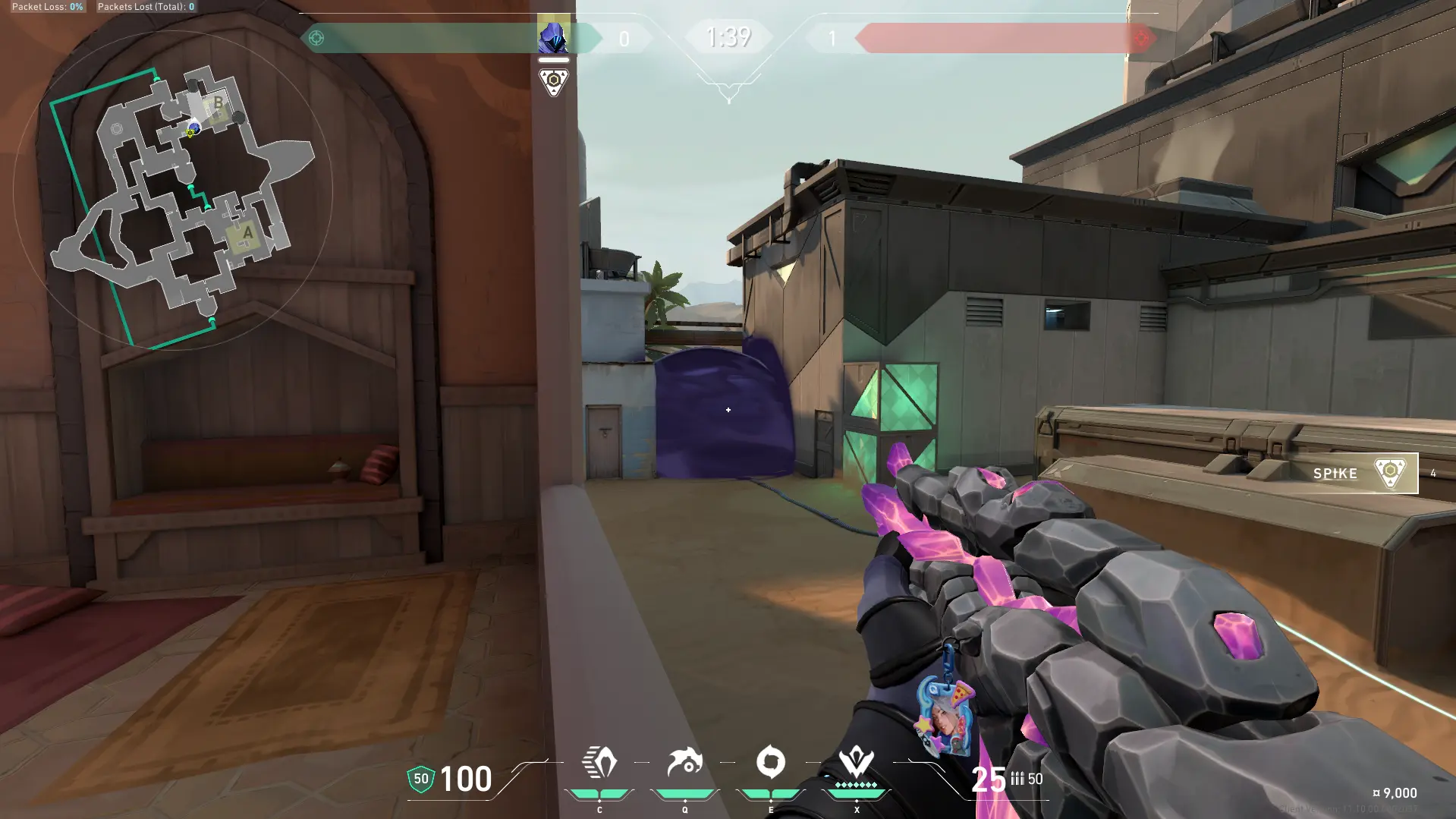
Task: Trigger the E ability icon
Action: coord(770,763)
